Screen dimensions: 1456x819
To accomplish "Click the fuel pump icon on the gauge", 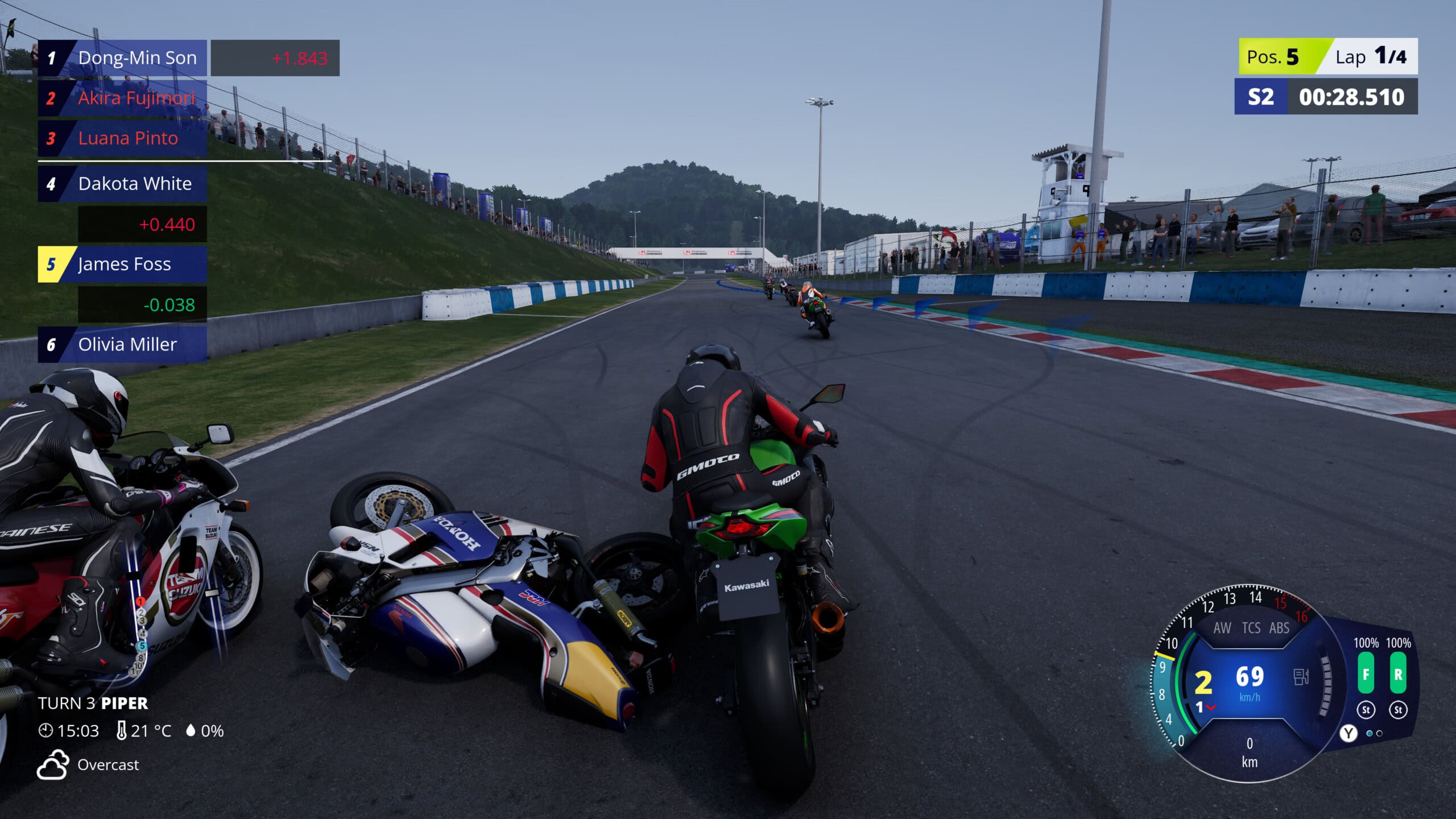I will pos(1301,677).
